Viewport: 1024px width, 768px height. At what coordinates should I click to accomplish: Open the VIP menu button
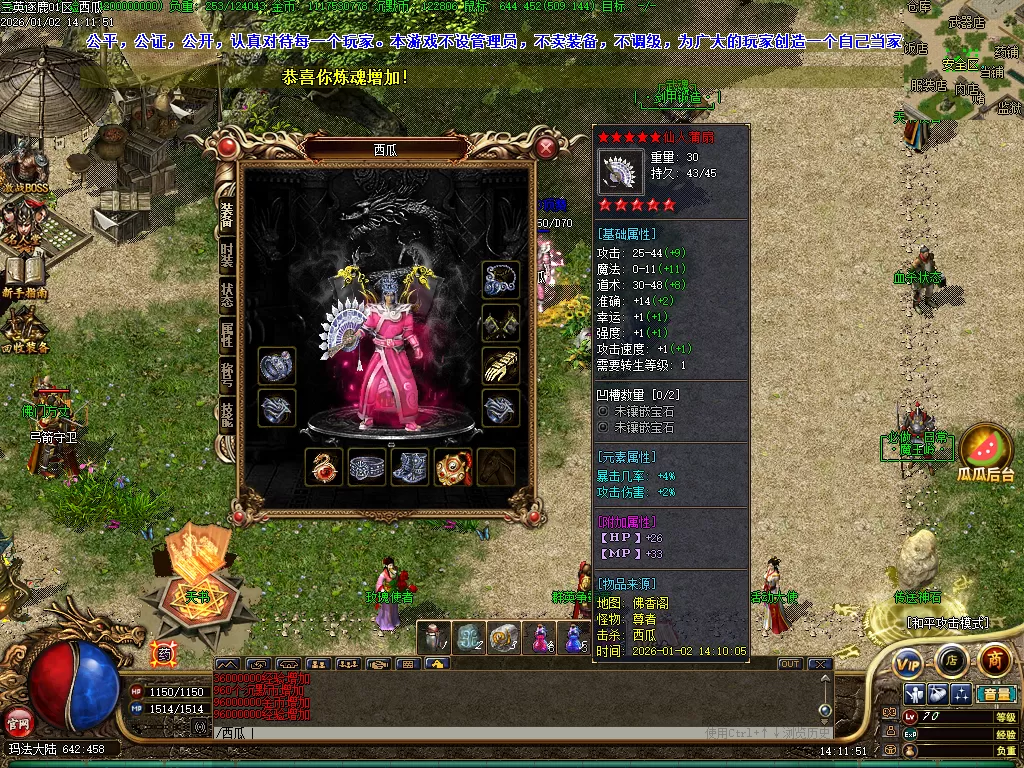coord(908,662)
